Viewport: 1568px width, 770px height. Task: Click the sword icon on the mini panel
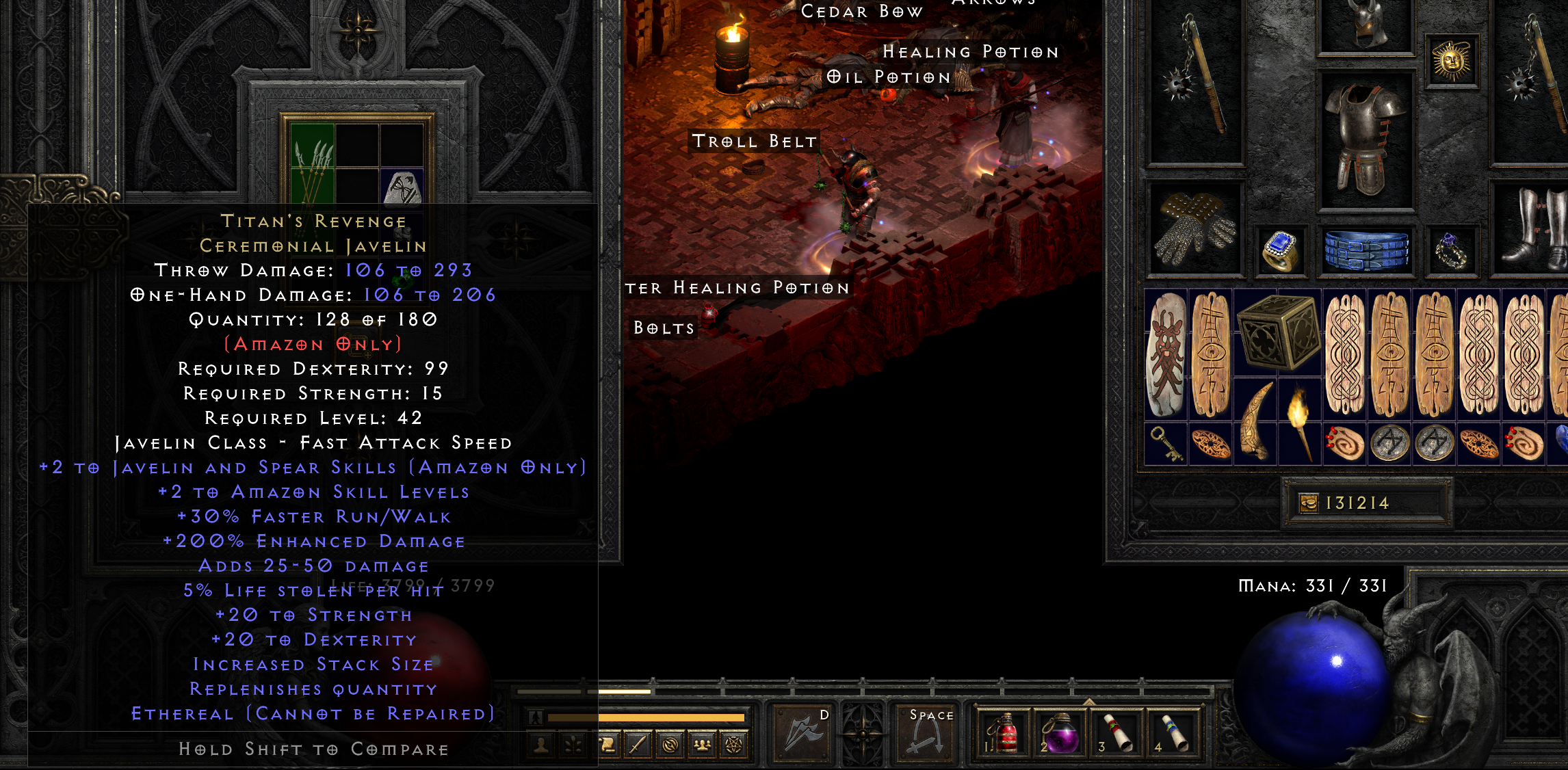point(638,745)
